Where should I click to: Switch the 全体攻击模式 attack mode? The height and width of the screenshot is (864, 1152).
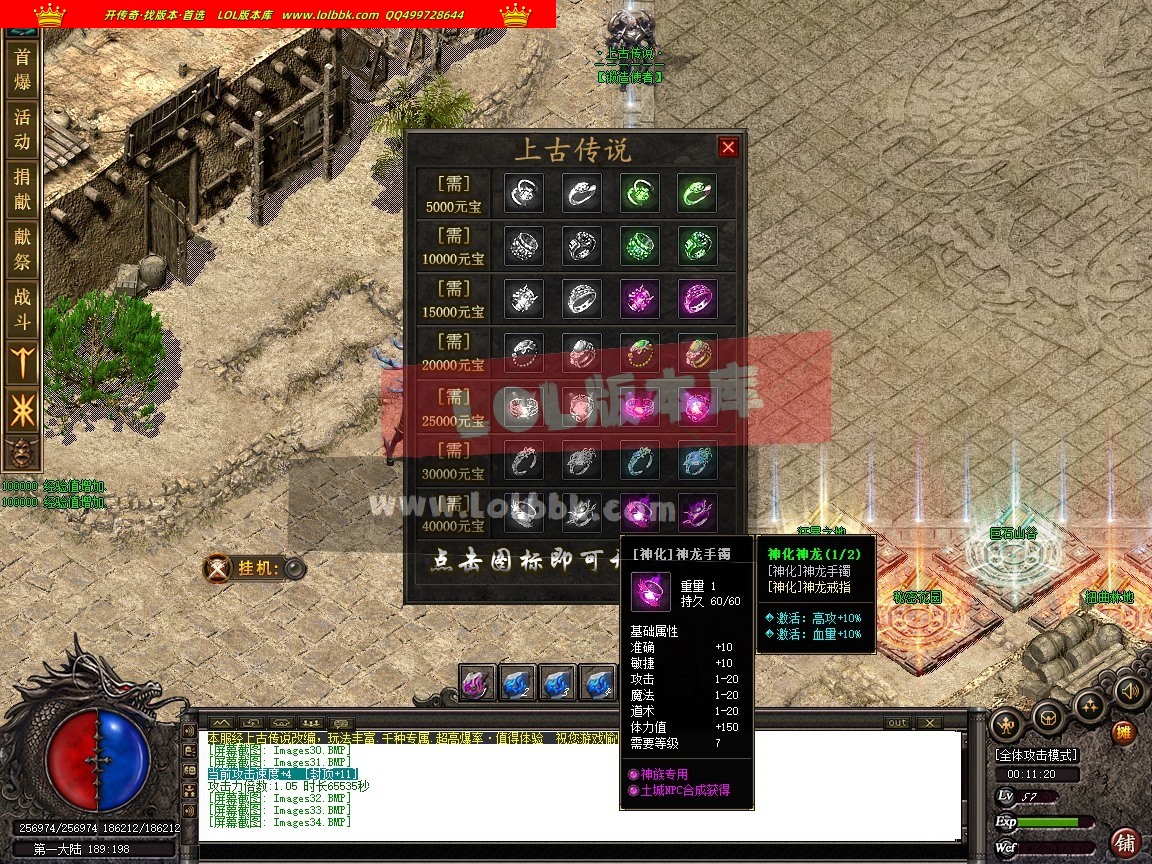1036,755
